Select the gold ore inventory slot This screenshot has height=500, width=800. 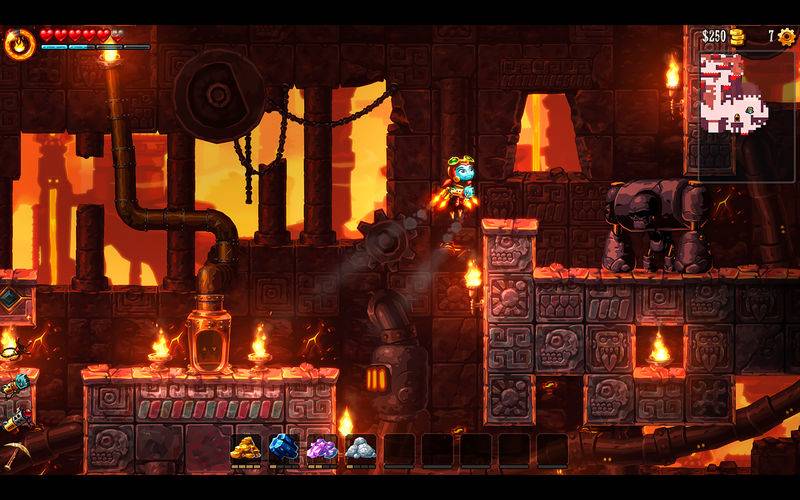[x=245, y=450]
